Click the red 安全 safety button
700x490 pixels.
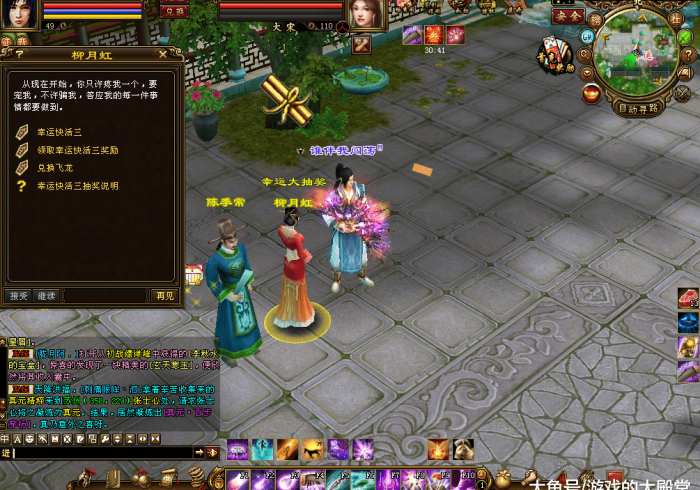click(x=568, y=15)
